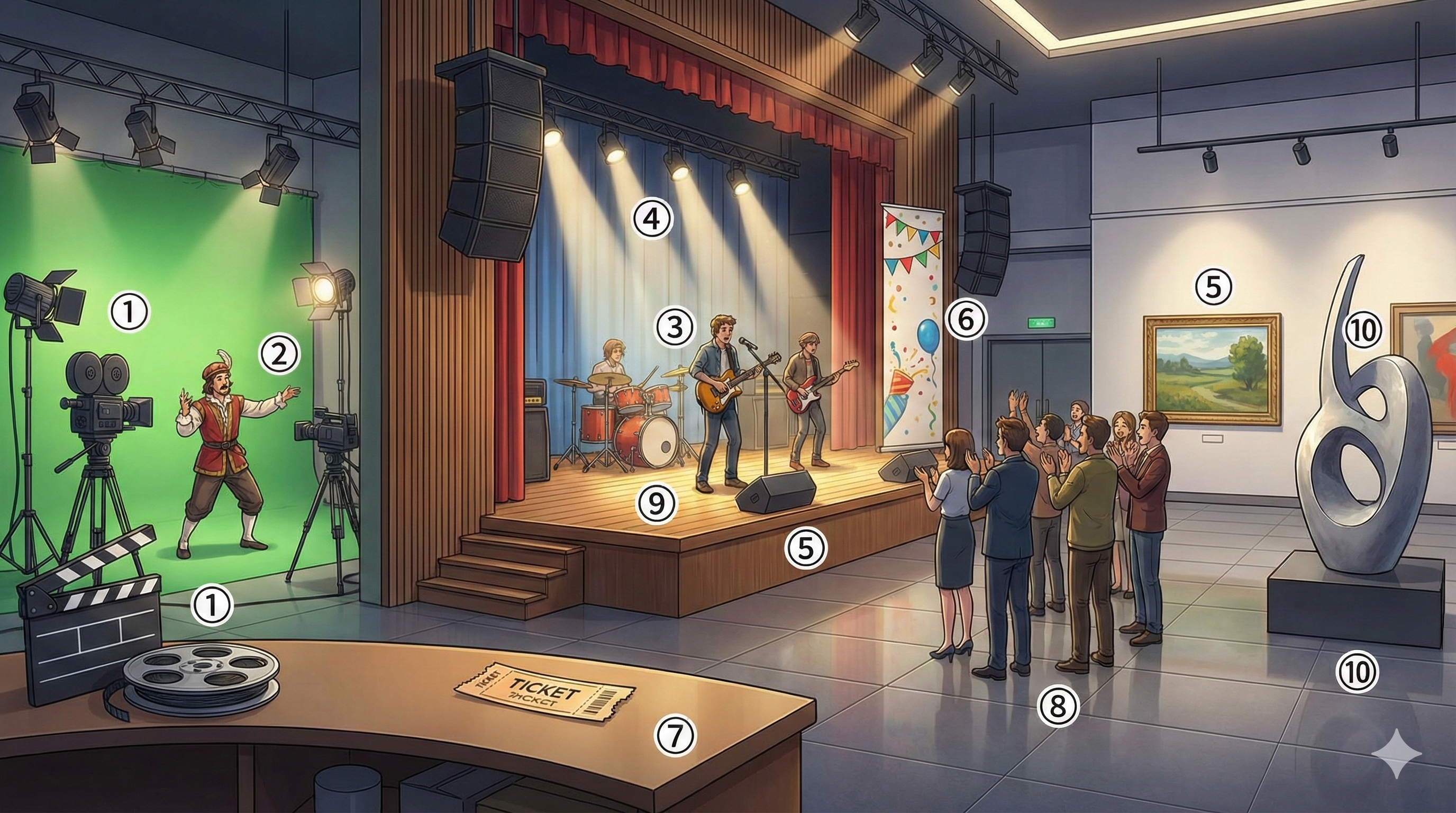Select the number 2 marker
The image size is (1456, 813).
(279, 355)
